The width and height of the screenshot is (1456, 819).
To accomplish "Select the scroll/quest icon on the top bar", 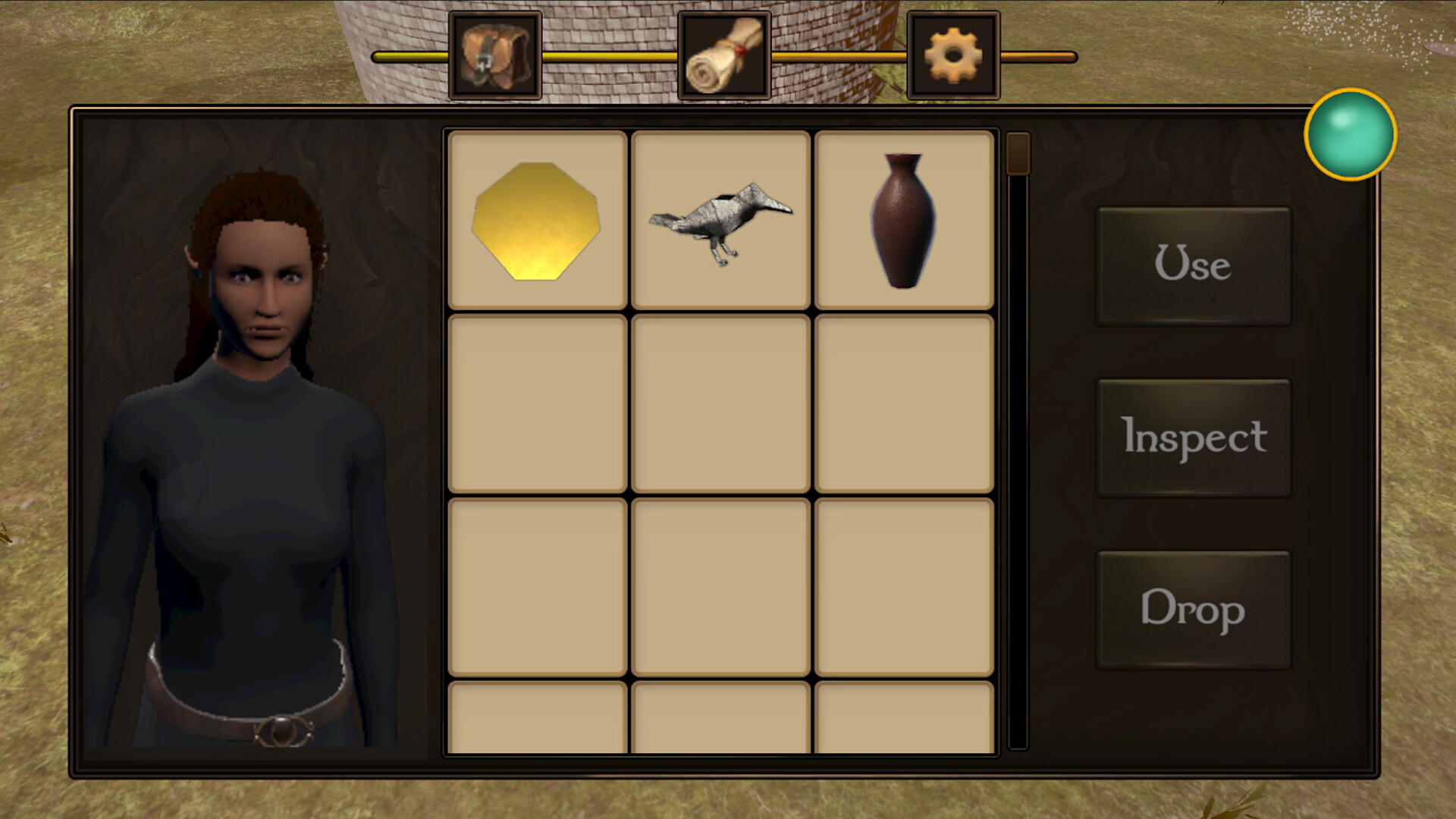I will pyautogui.click(x=722, y=55).
